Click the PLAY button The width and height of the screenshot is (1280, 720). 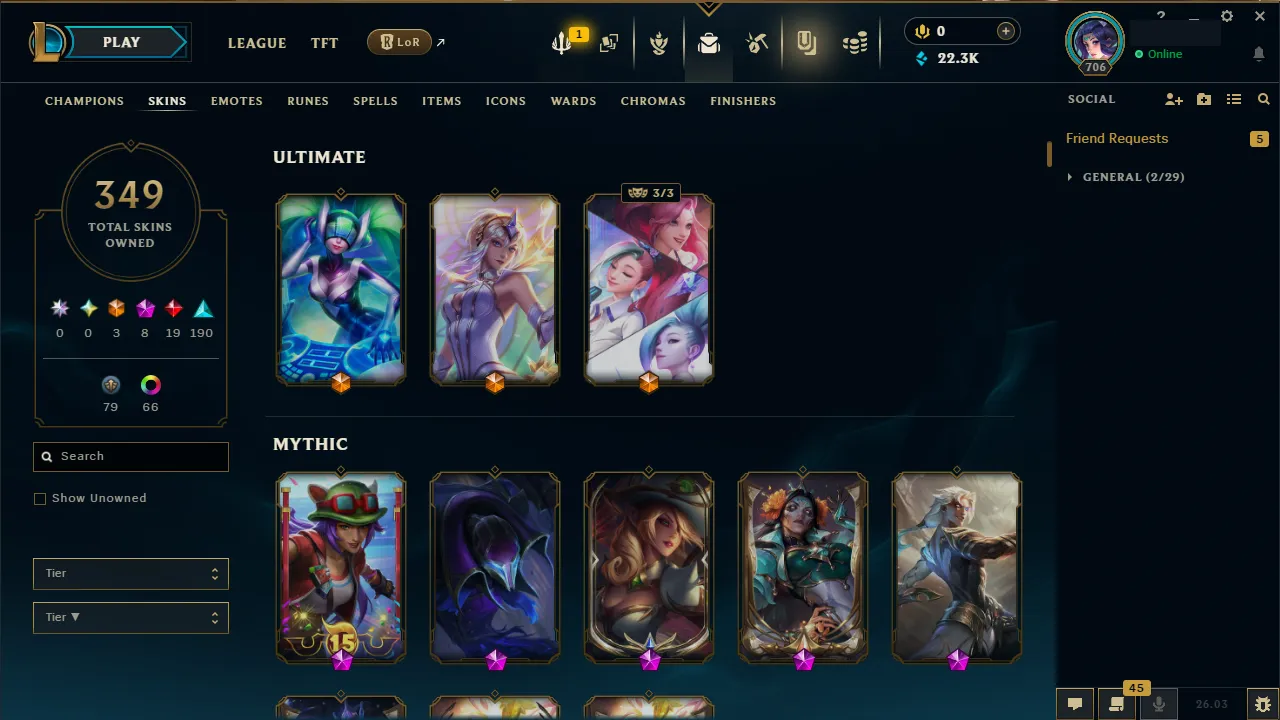(121, 42)
